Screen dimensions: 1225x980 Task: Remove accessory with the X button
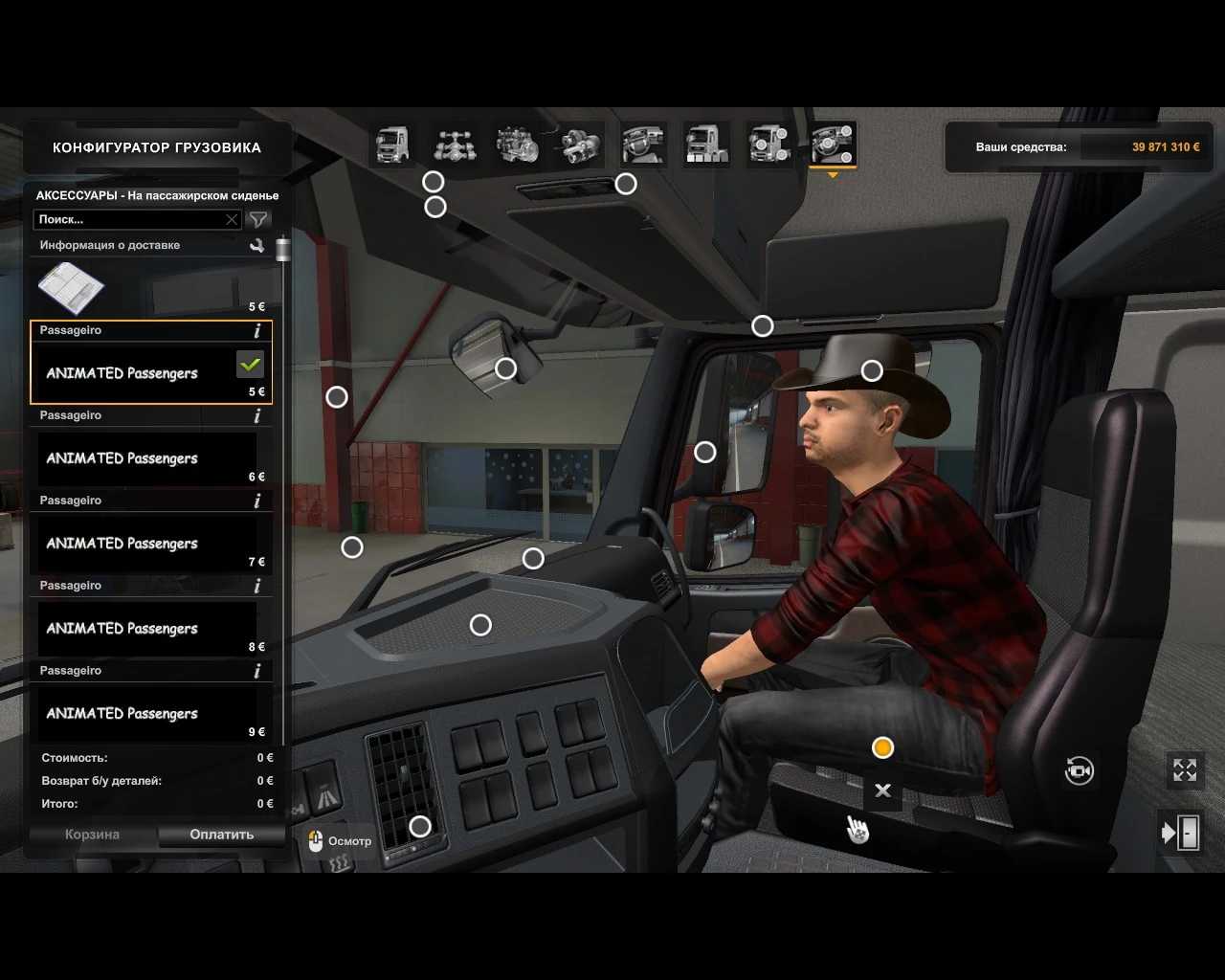tap(882, 791)
